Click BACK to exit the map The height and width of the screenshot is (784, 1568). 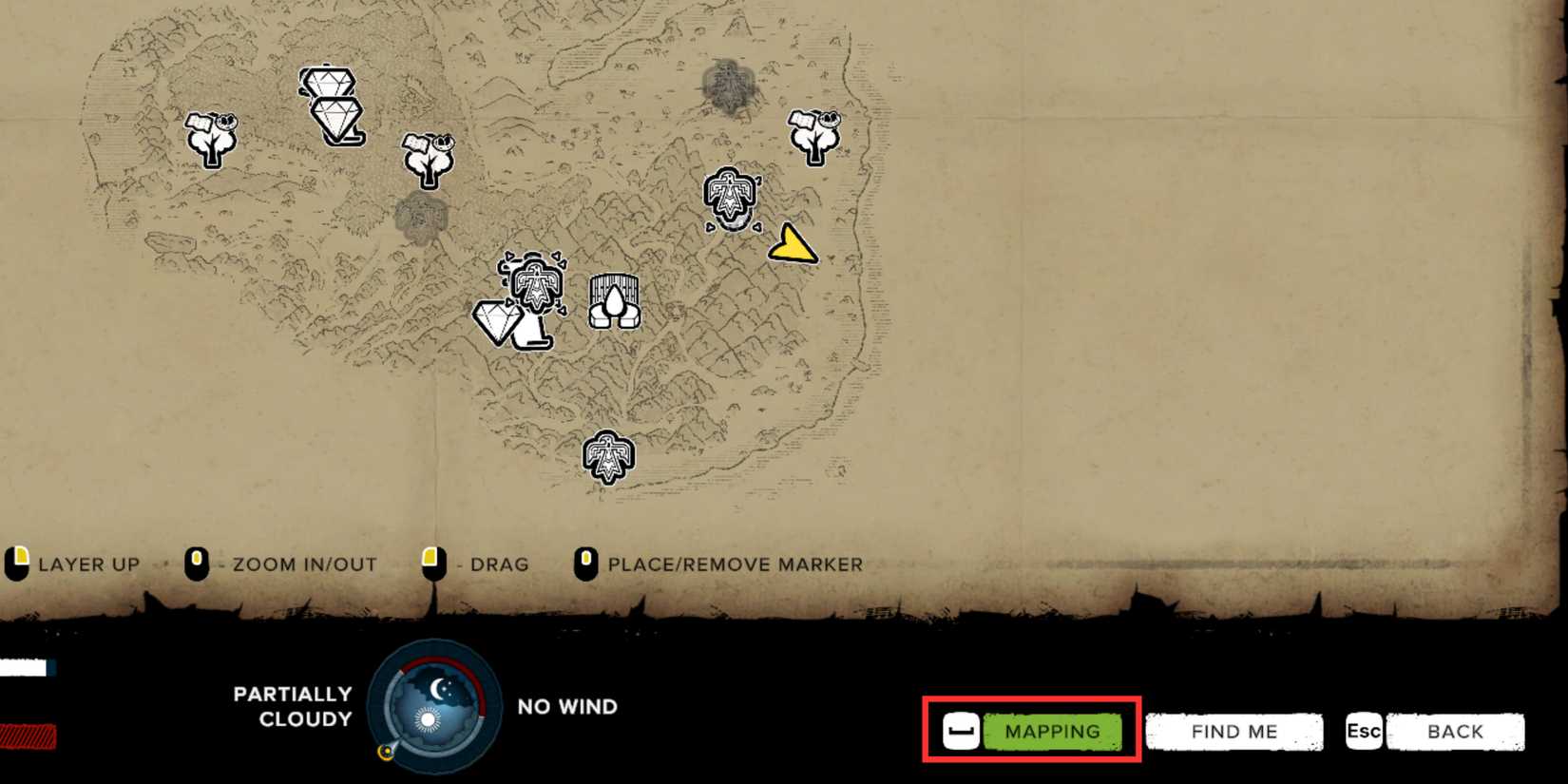[x=1454, y=731]
